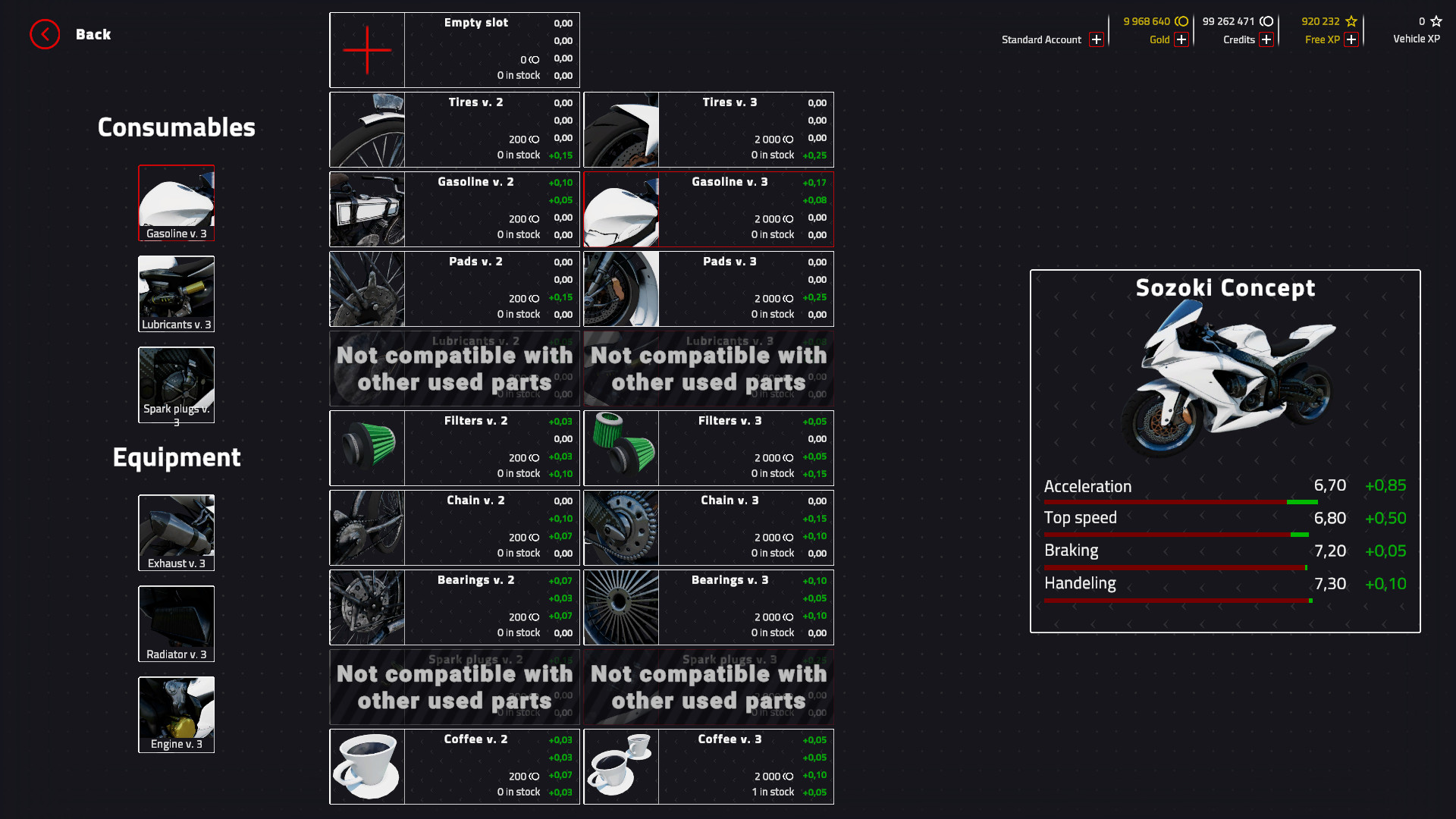Screen dimensions: 1456x819
Task: Click the Vehicle XP star icon
Action: (x=1435, y=21)
